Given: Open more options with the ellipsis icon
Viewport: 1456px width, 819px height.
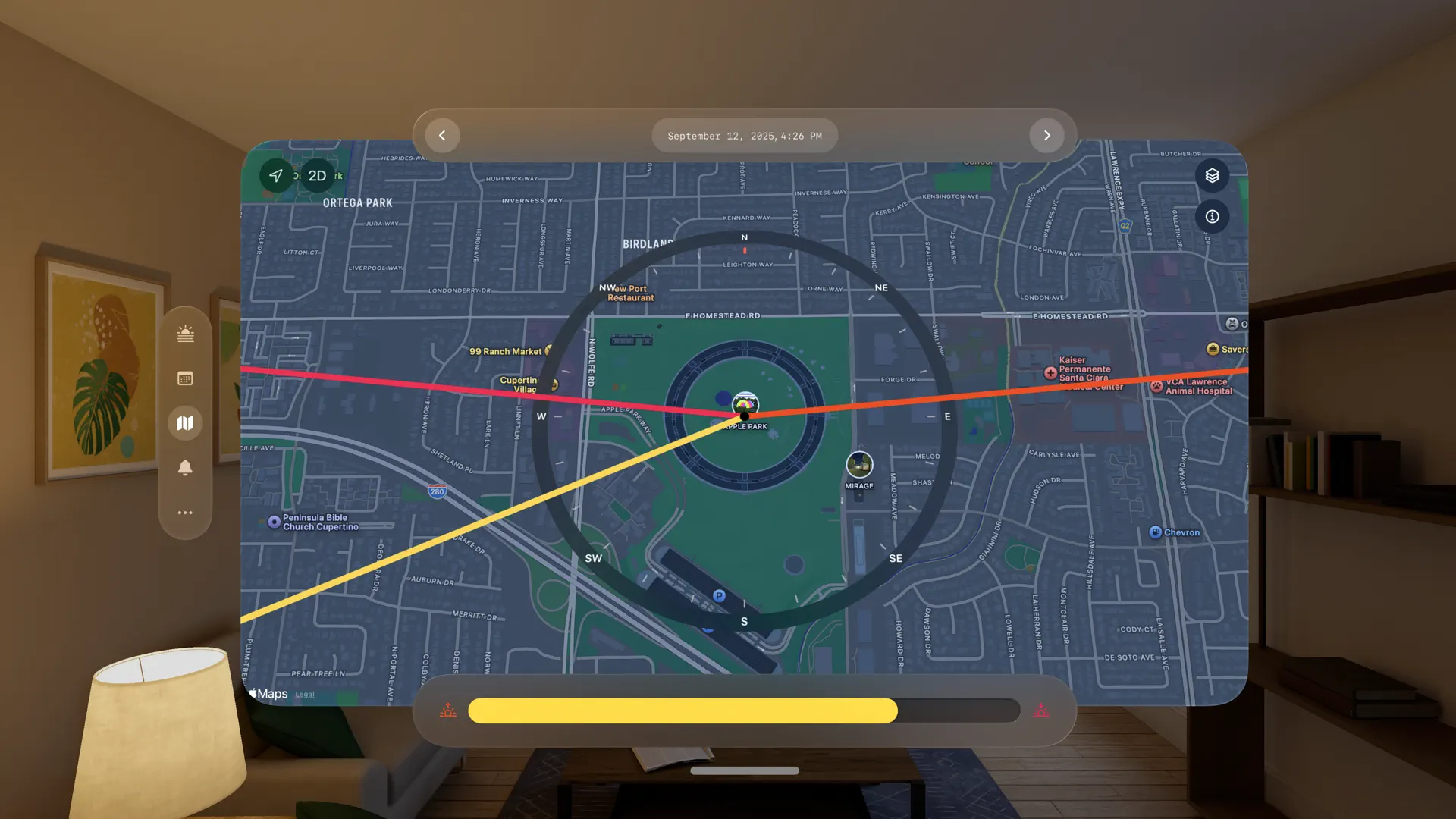Looking at the screenshot, I should pos(185,513).
